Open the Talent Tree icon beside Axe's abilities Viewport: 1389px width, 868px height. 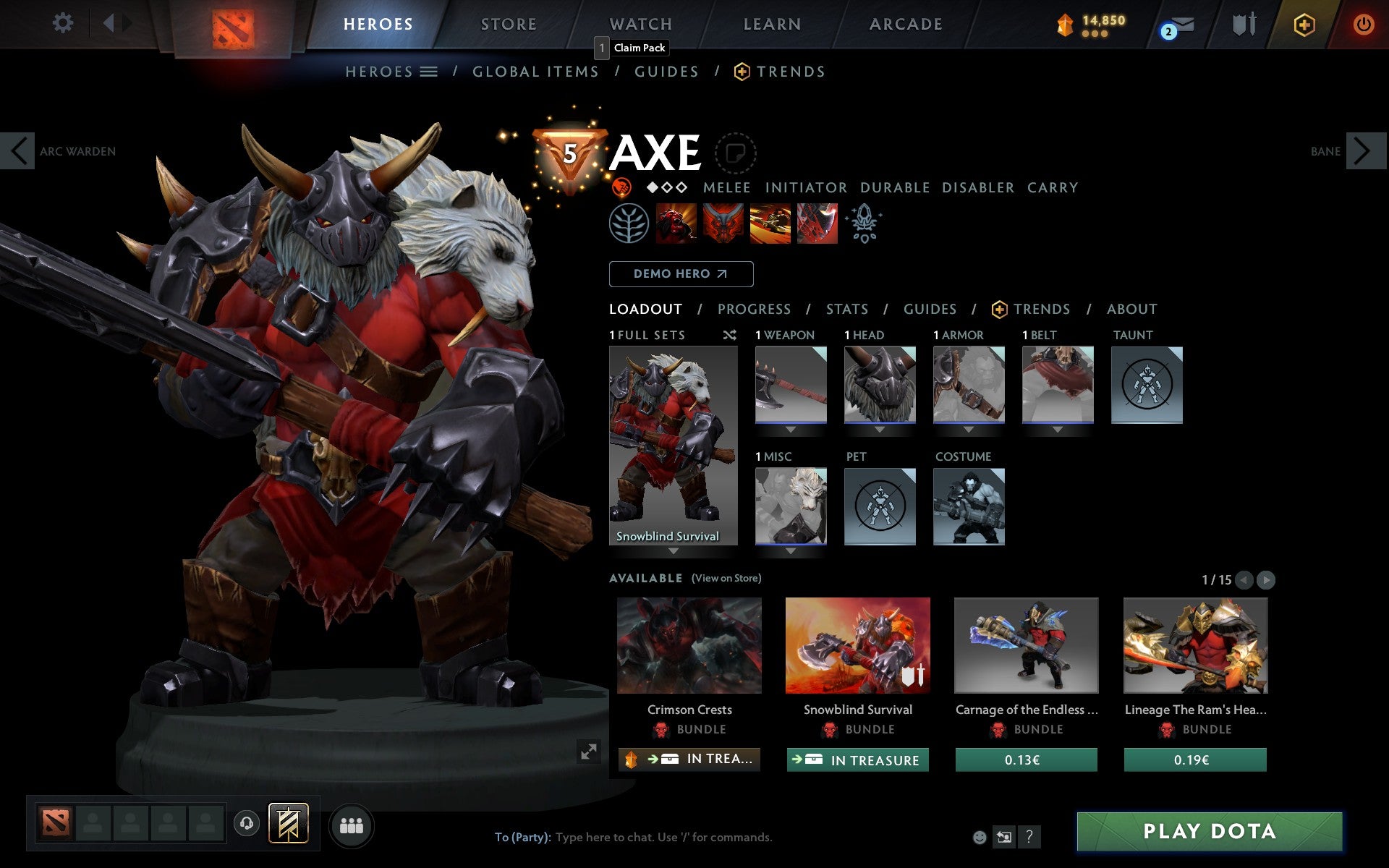(631, 224)
